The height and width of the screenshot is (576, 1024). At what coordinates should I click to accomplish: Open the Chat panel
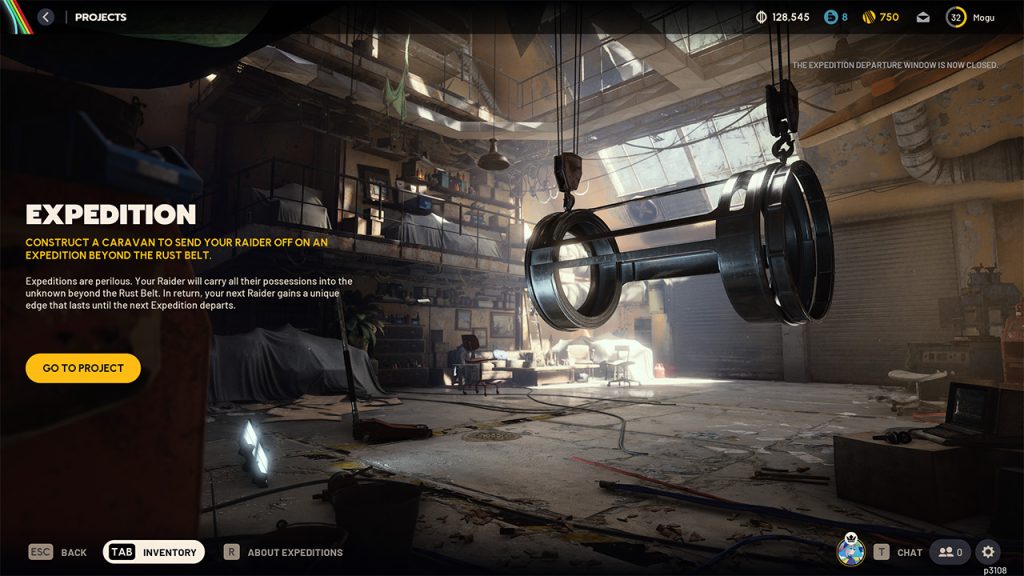coord(898,552)
